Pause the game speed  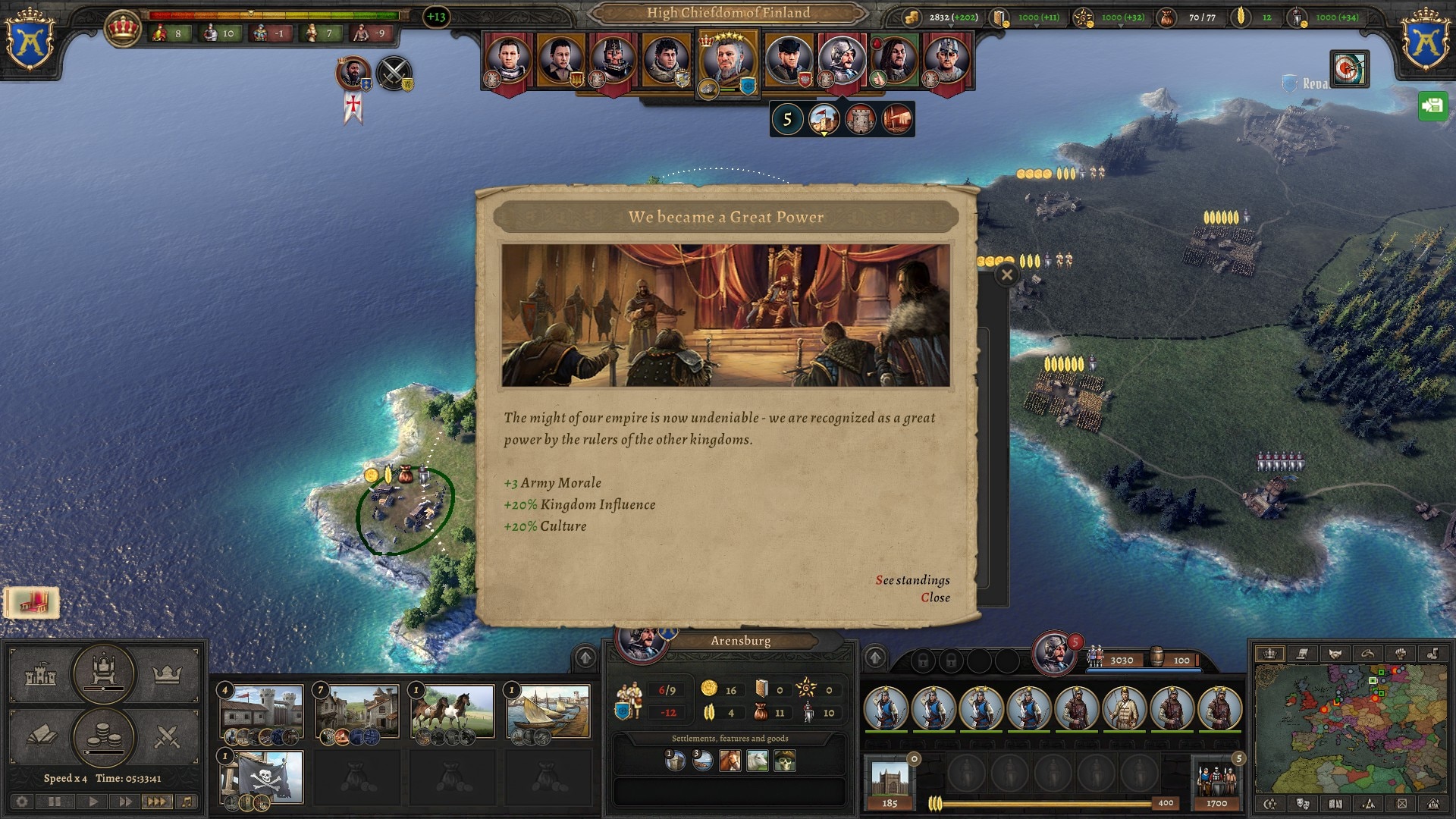(x=55, y=802)
